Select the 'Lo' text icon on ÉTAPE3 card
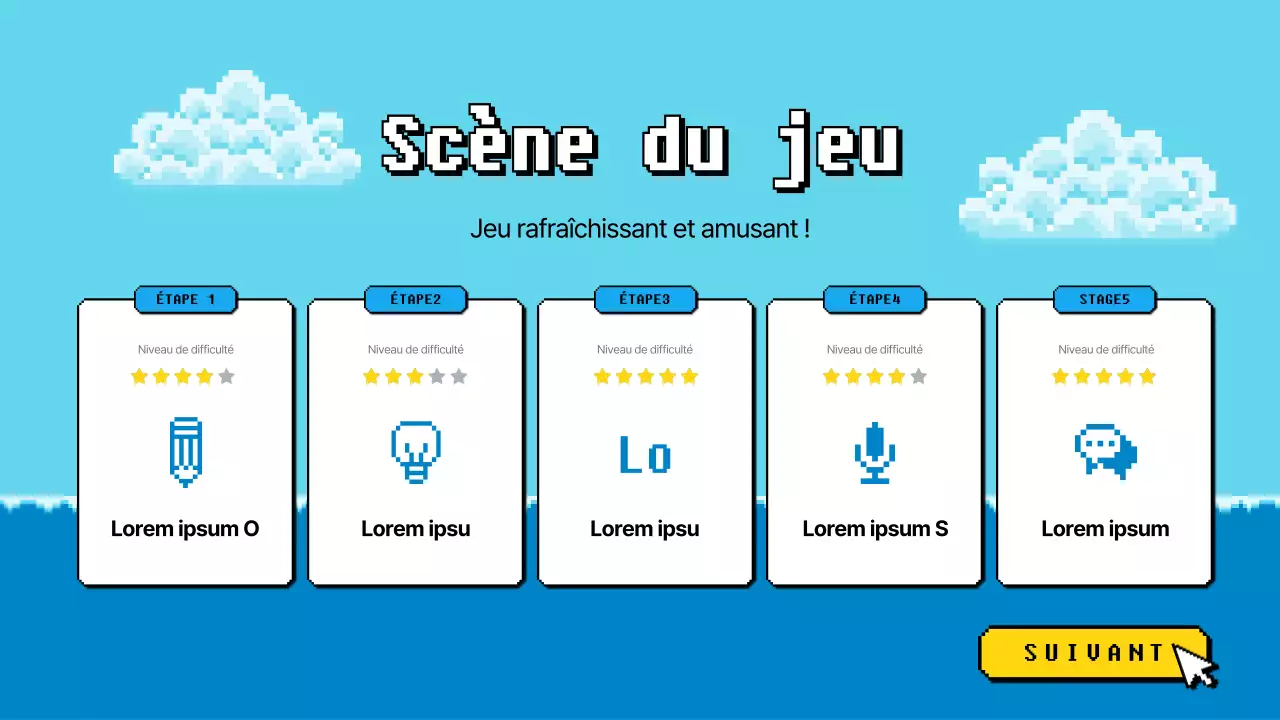1280x720 pixels. (645, 455)
